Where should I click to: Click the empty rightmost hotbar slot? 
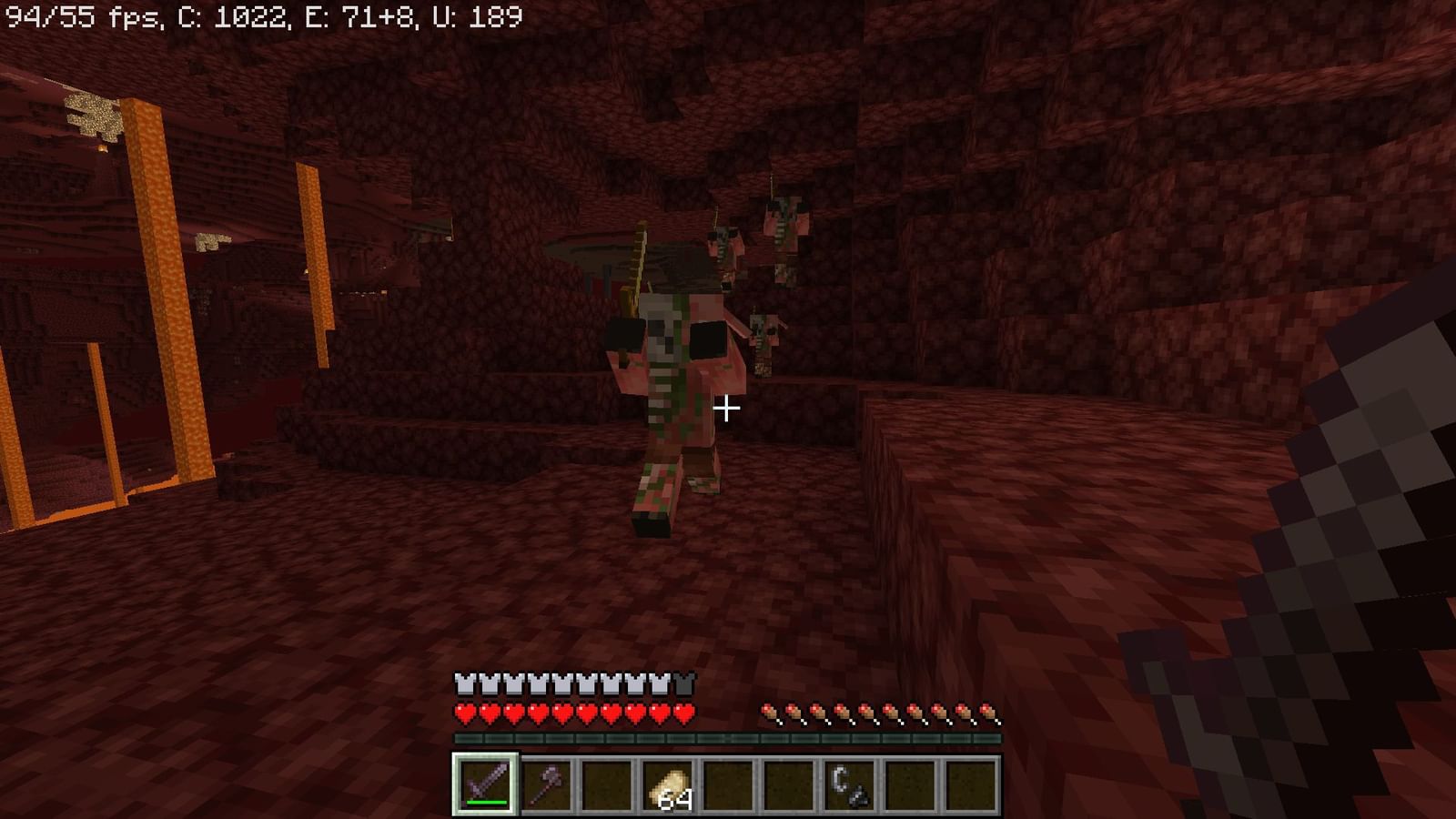(x=973, y=784)
